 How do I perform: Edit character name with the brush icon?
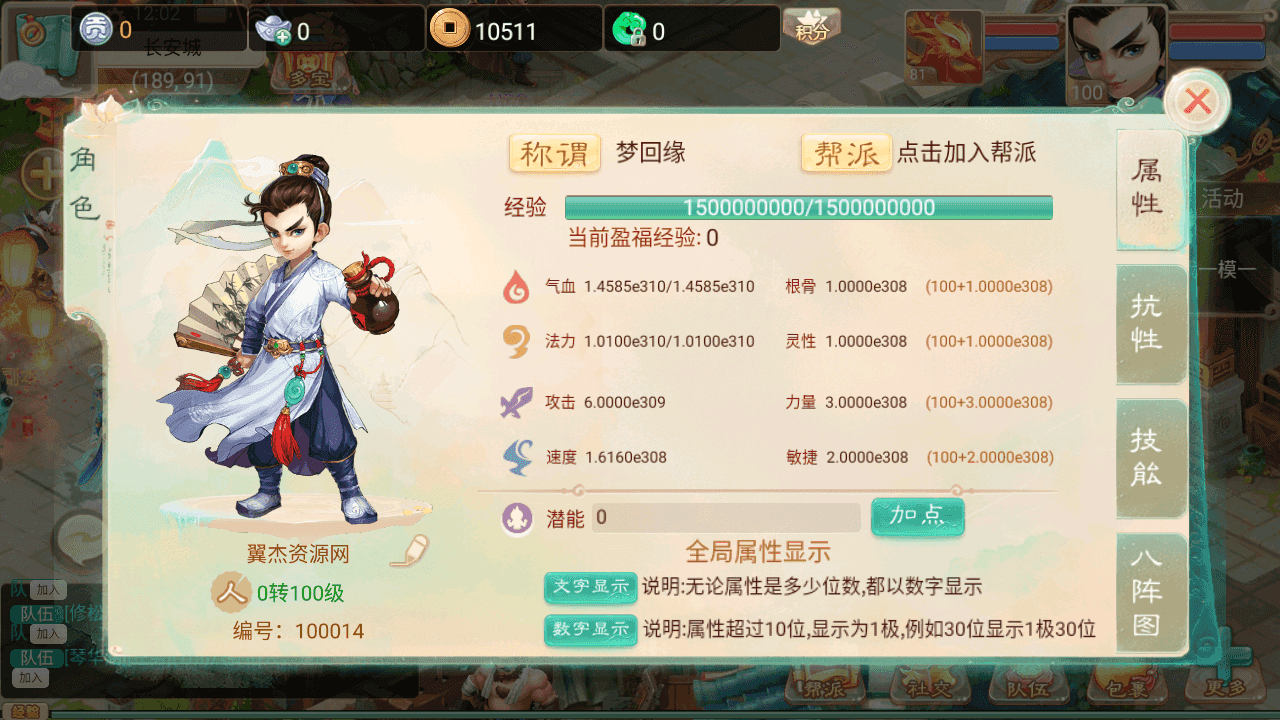click(408, 551)
